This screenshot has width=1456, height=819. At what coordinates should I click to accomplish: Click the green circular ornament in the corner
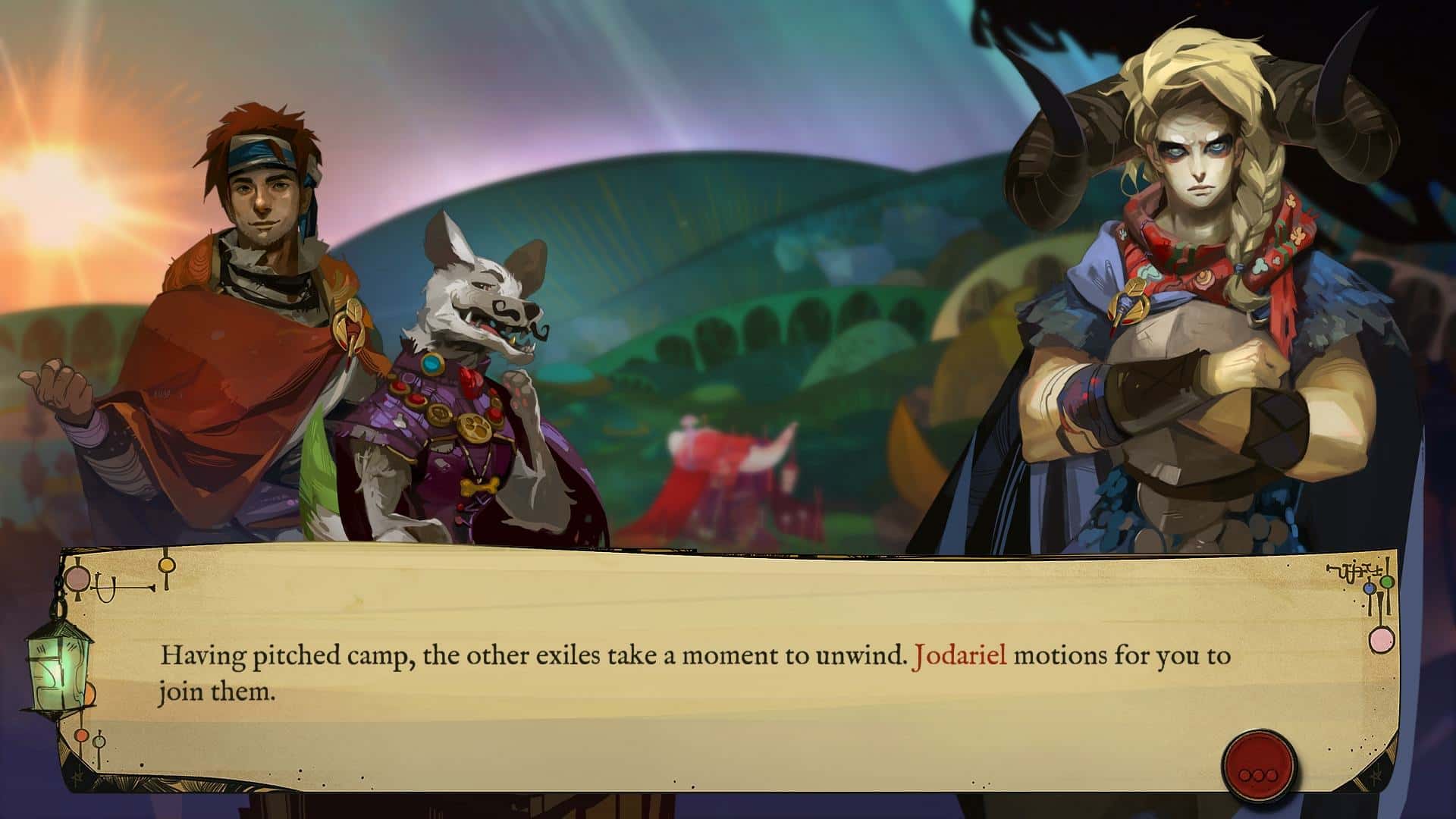1386,582
